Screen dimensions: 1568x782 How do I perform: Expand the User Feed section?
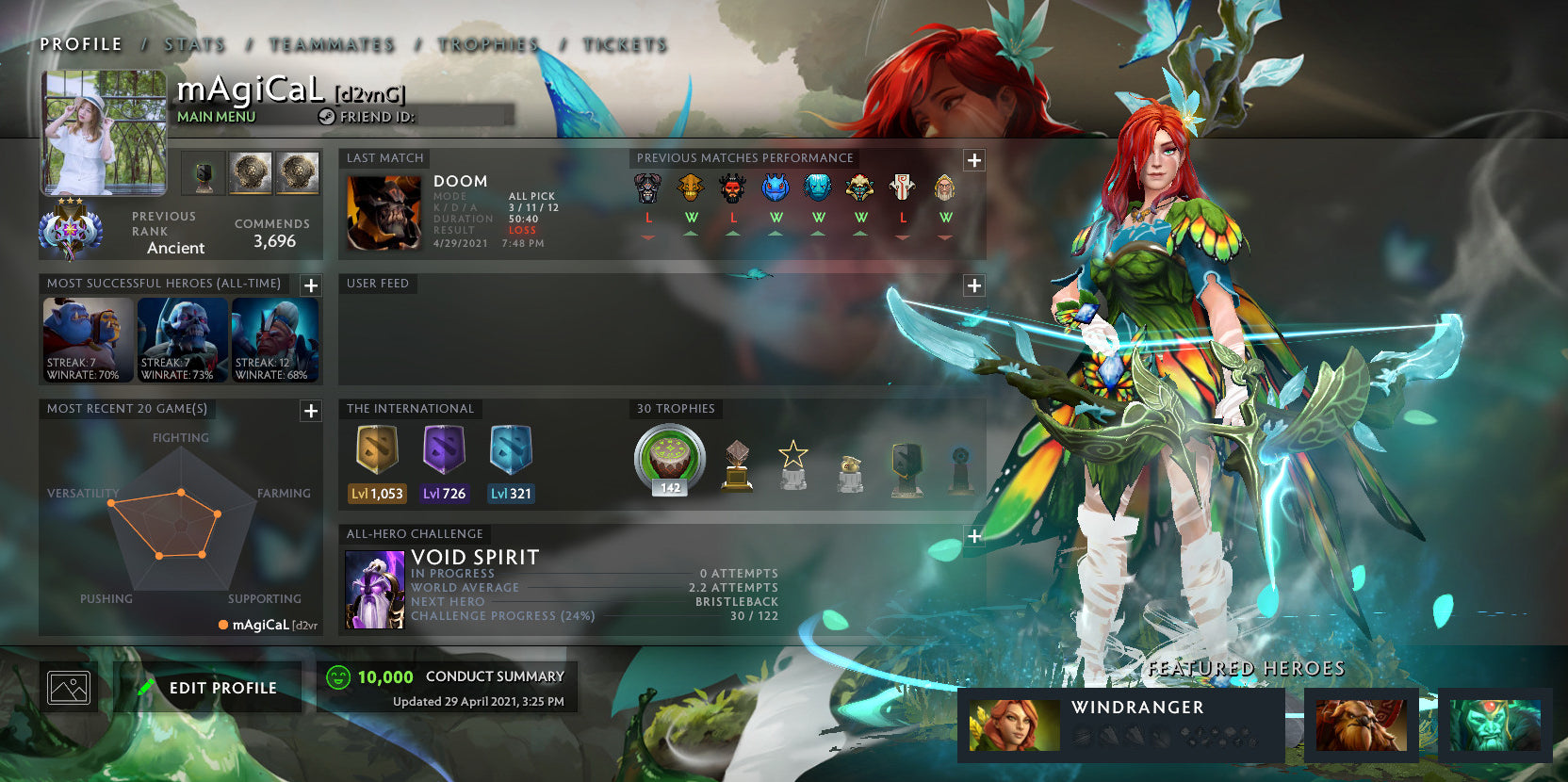[x=973, y=284]
